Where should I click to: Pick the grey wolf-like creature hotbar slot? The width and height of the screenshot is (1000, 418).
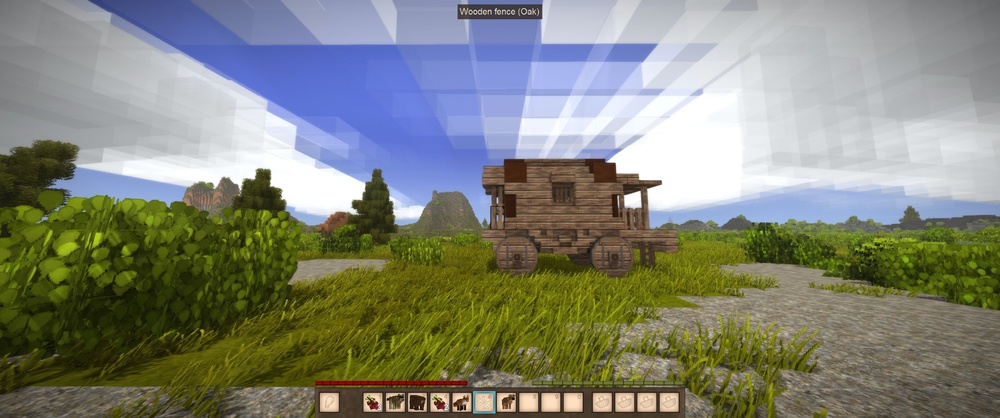pos(395,403)
